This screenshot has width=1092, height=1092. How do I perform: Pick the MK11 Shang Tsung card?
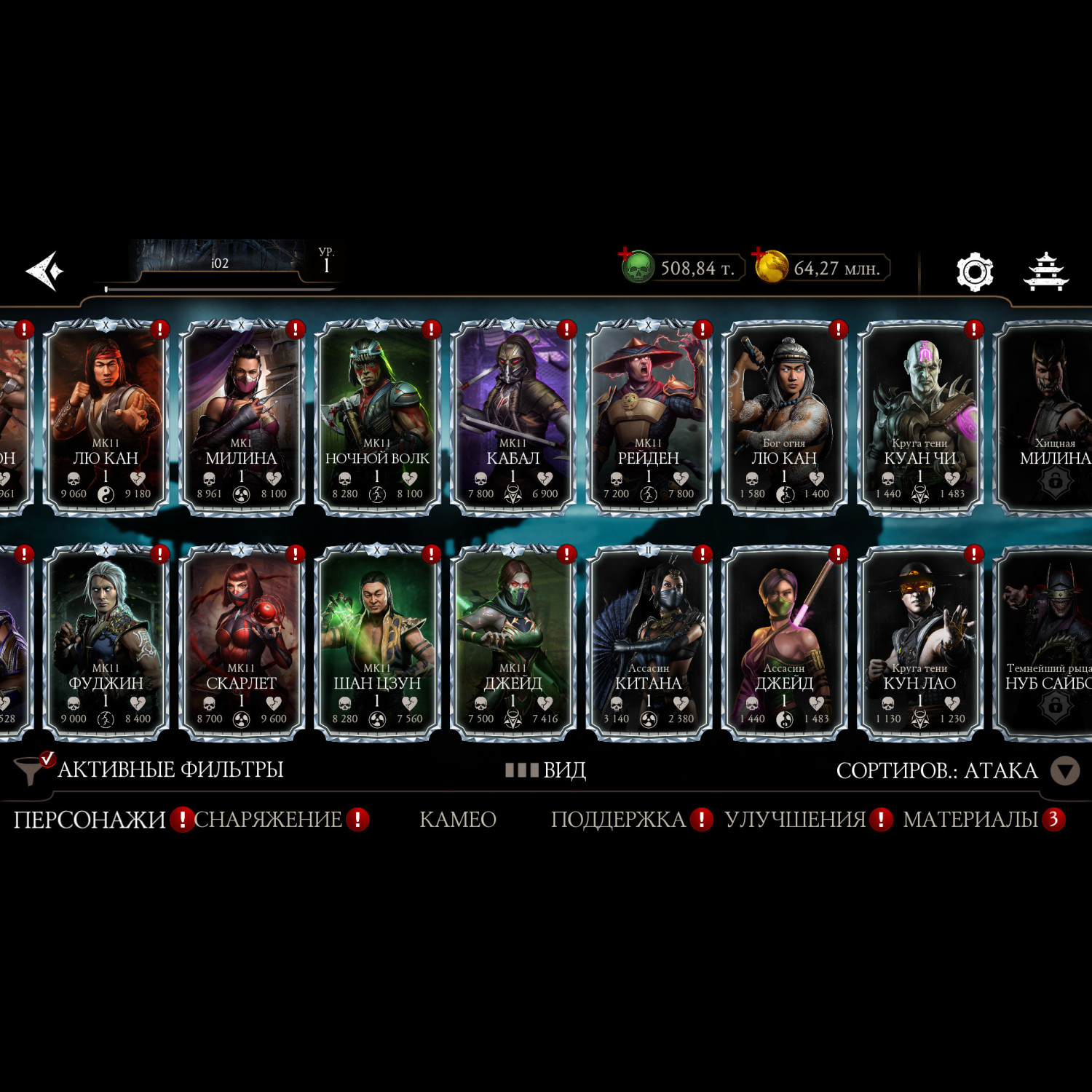pyautogui.click(x=376, y=644)
